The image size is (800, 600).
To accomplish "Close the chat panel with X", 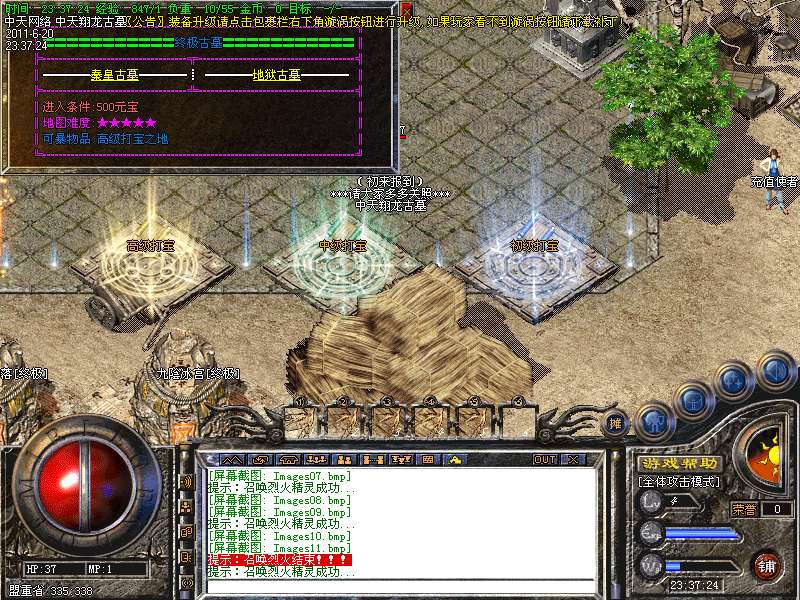I will 573,460.
